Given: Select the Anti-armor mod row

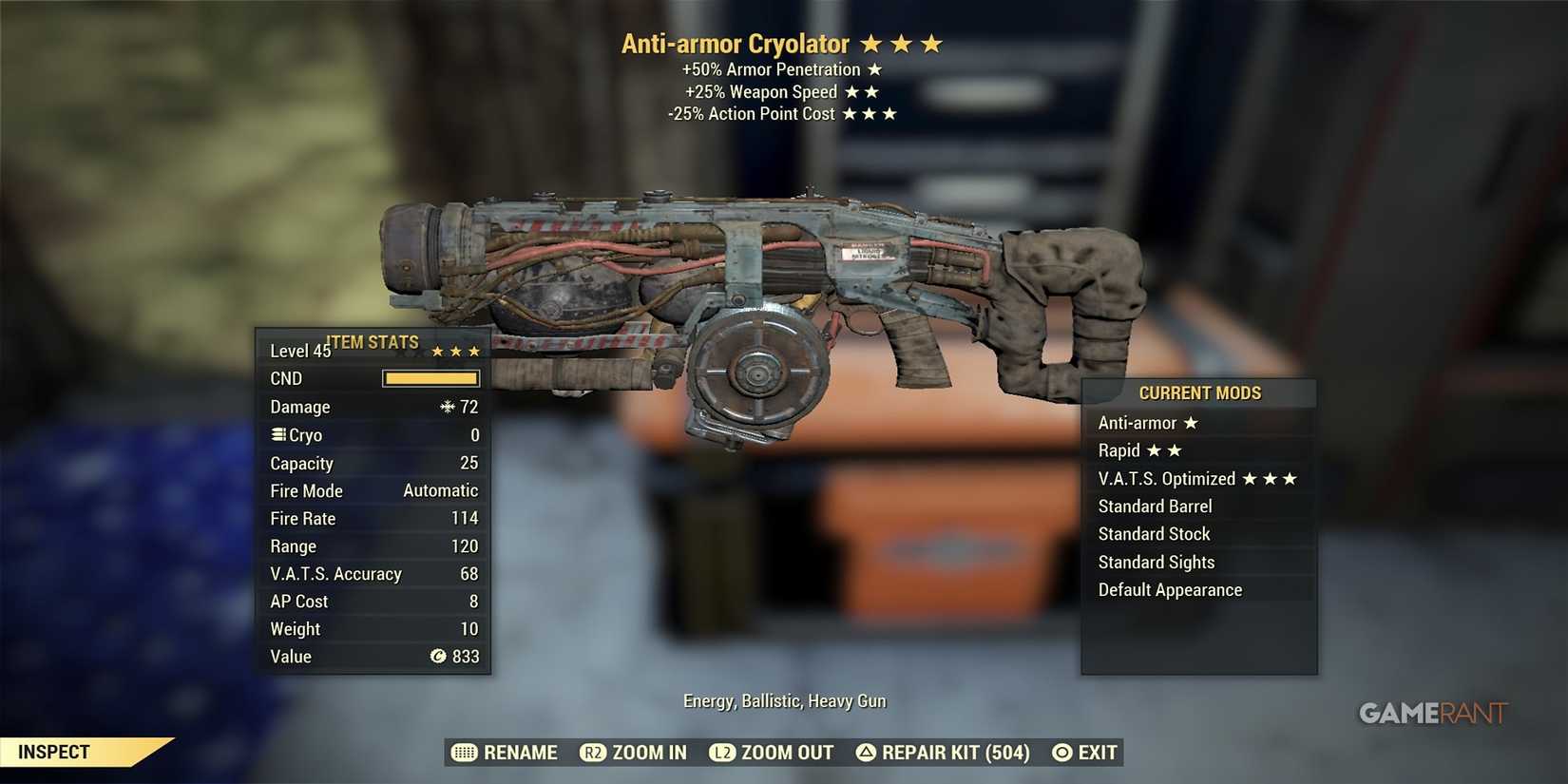Looking at the screenshot, I should click(1198, 423).
